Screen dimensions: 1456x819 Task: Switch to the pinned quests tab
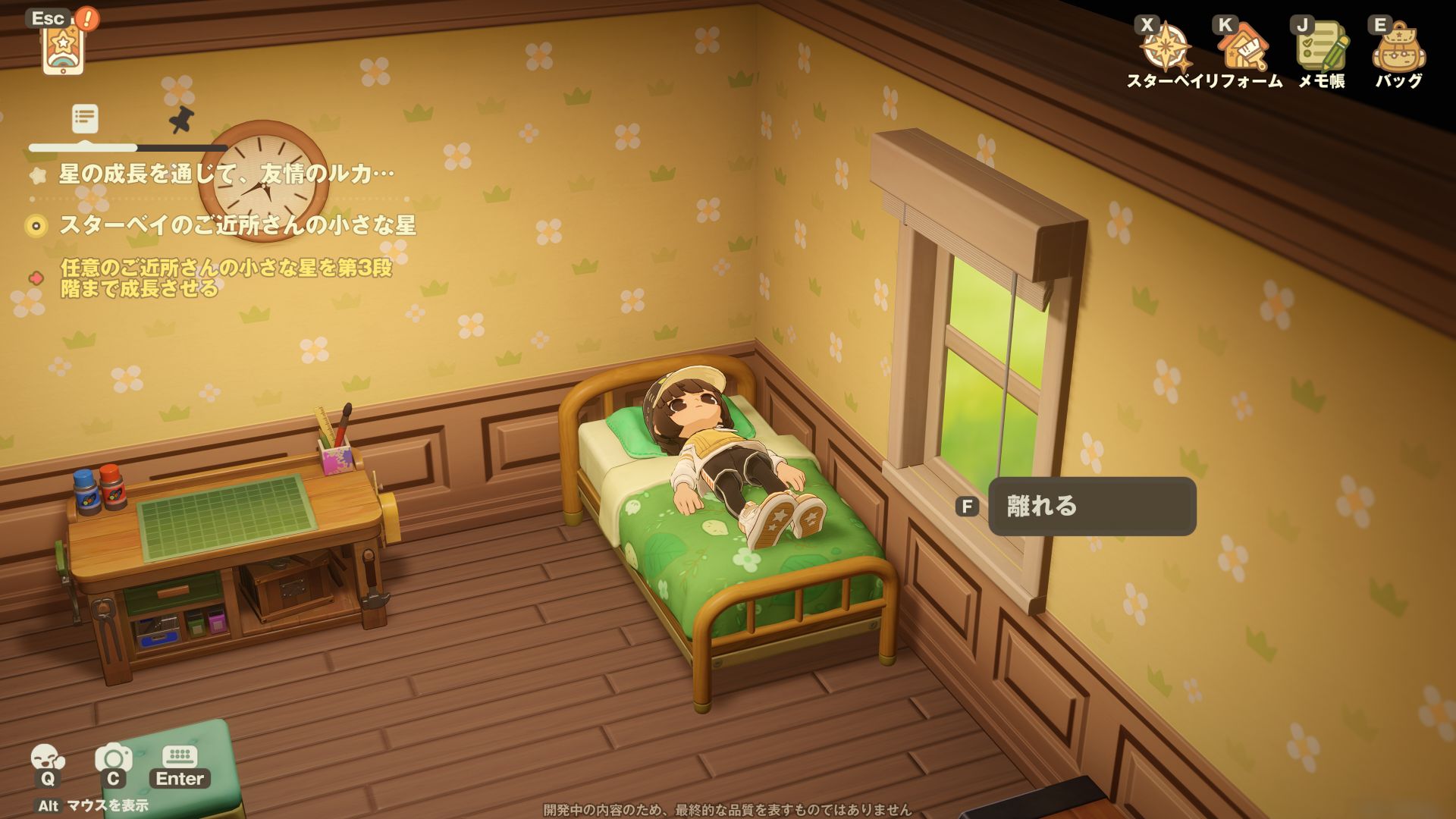pyautogui.click(x=181, y=119)
